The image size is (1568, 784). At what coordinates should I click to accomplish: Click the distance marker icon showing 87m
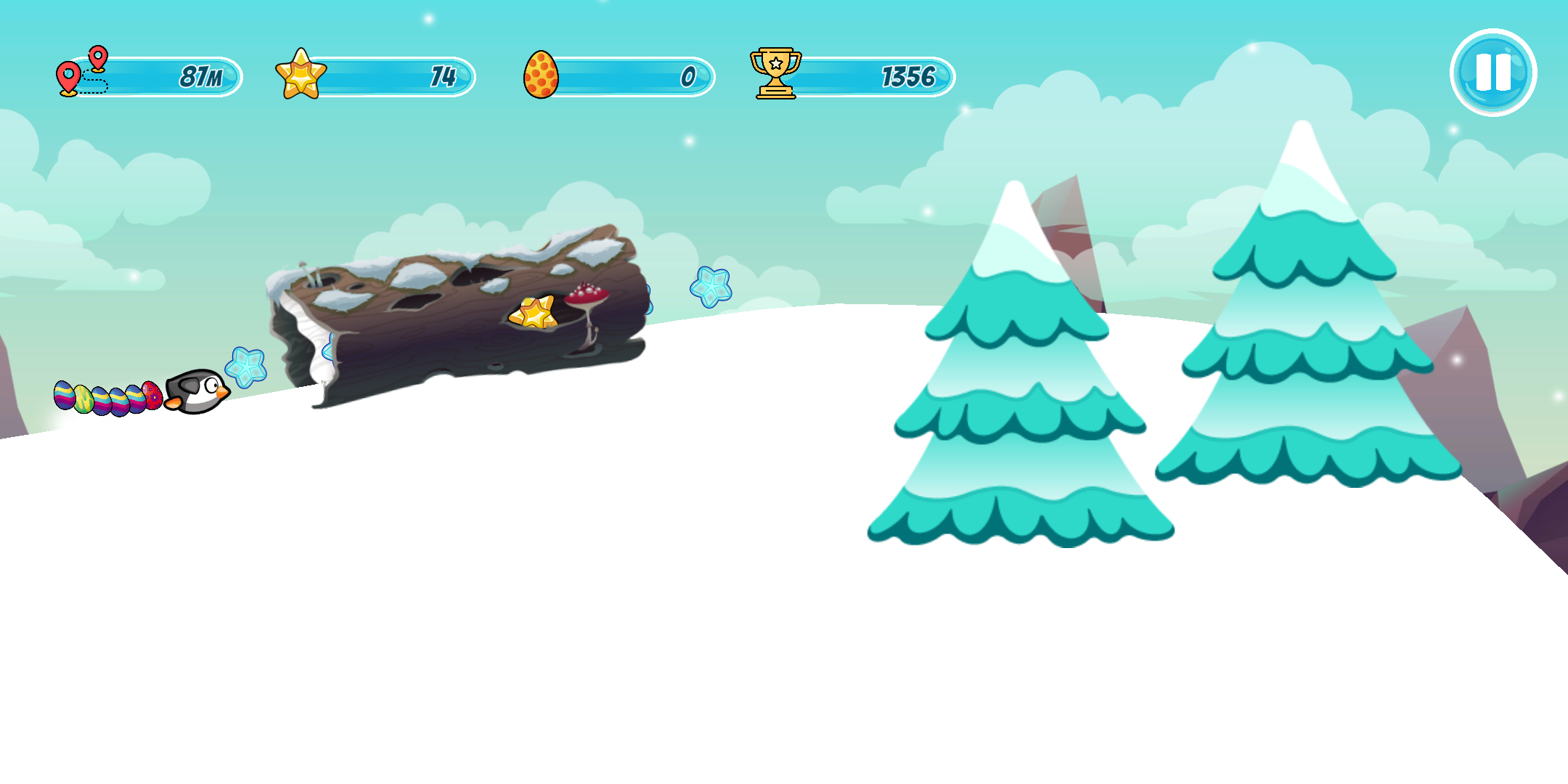click(80, 70)
